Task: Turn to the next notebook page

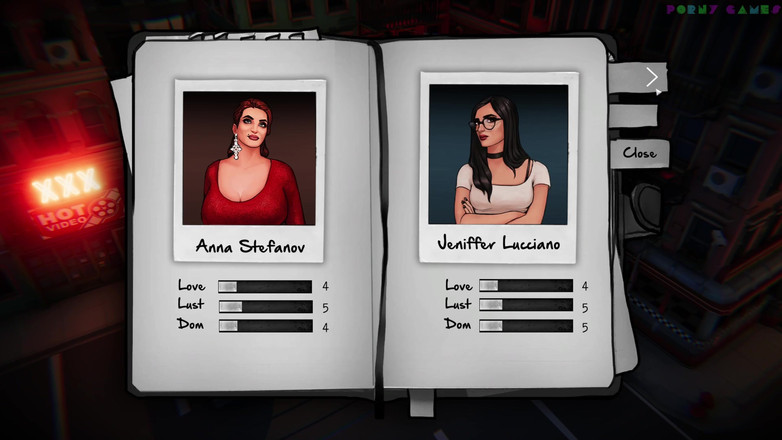Action: click(651, 77)
